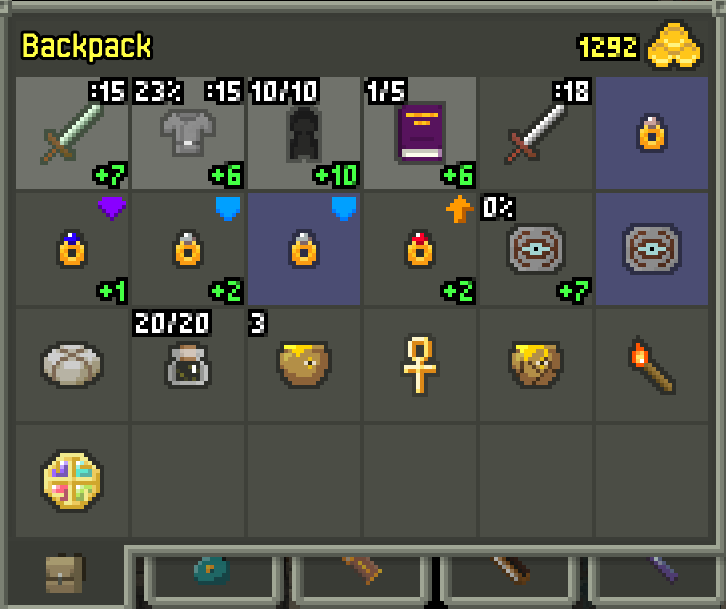Choose the golden ankh

pyautogui.click(x=419, y=365)
